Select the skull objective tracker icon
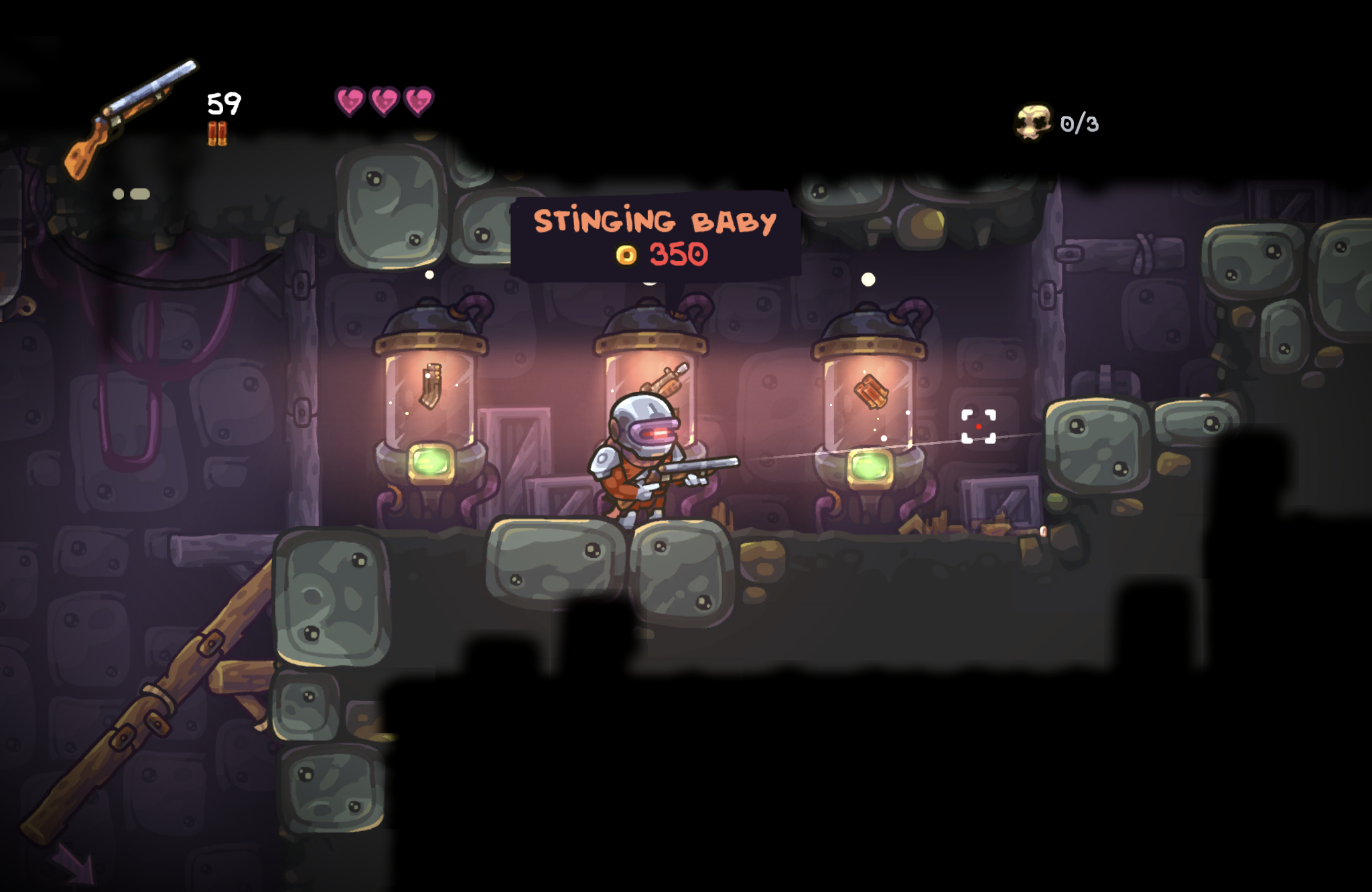This screenshot has height=892, width=1372. (1033, 122)
